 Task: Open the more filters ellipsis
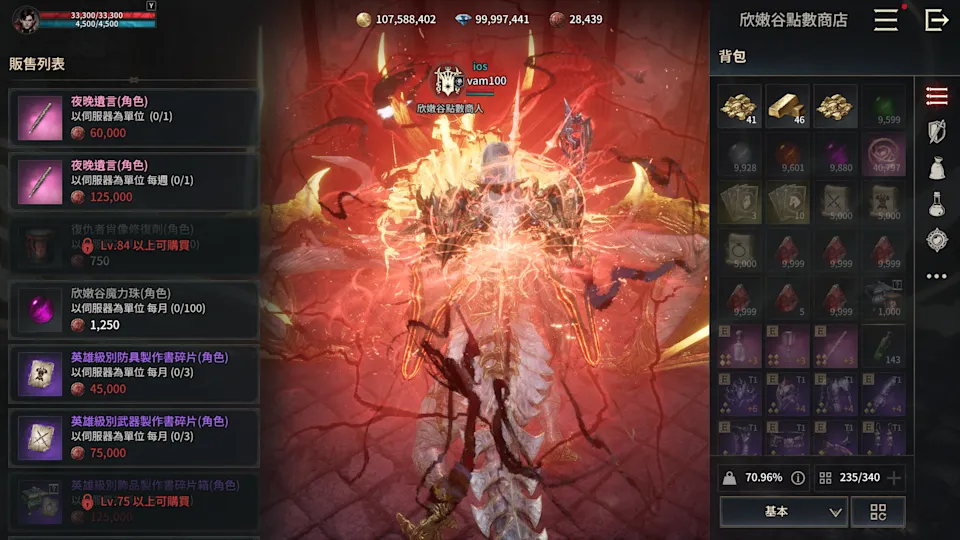click(936, 276)
